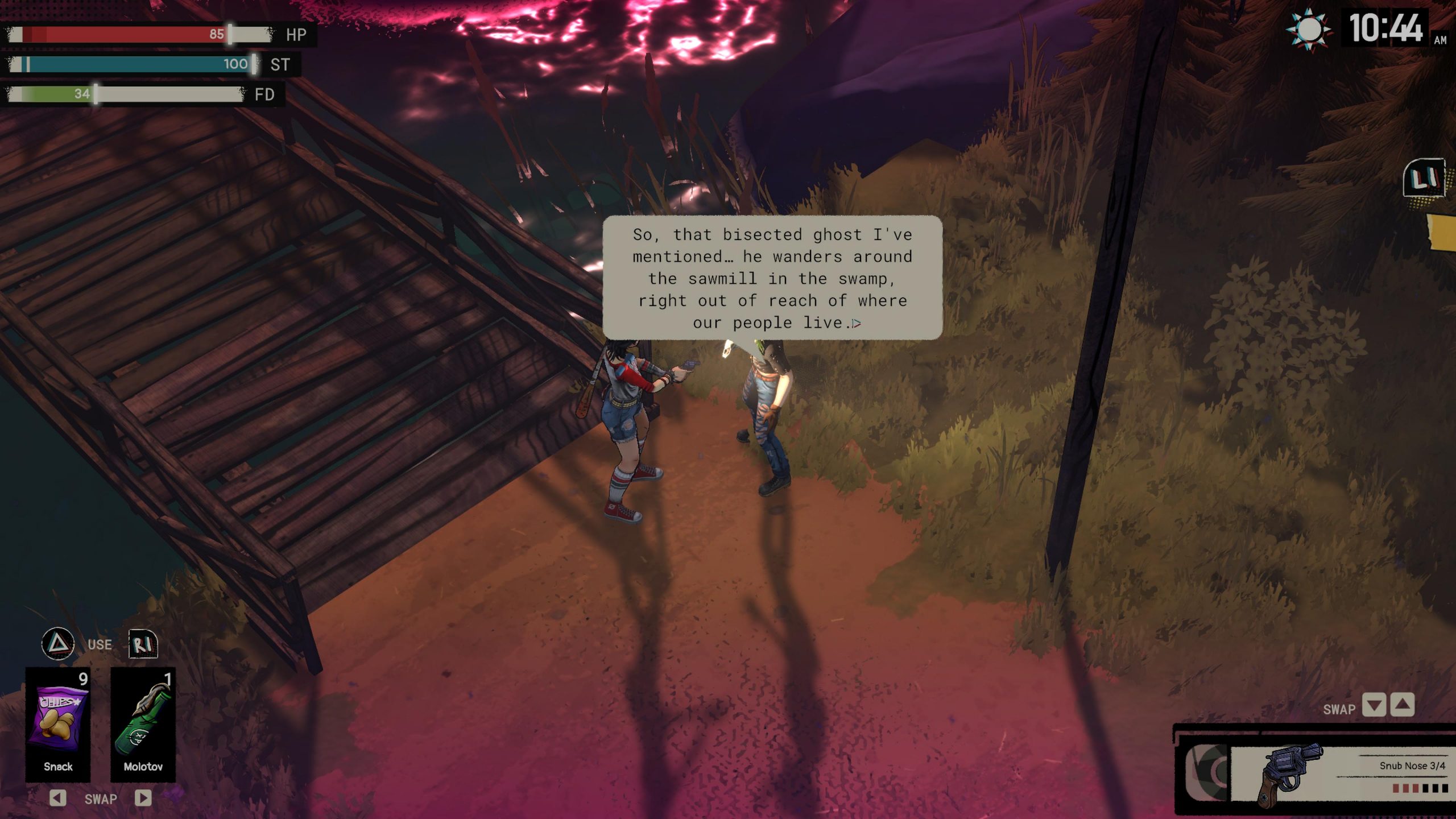Select the Snack chips item slot
1456x819 pixels.
click(x=58, y=723)
